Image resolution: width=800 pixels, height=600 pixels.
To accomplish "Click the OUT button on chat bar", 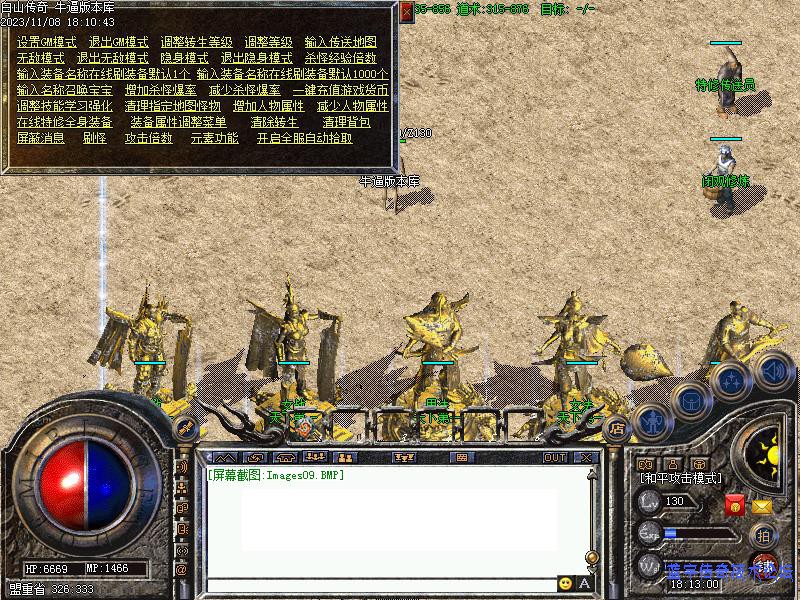I will click(x=555, y=457).
